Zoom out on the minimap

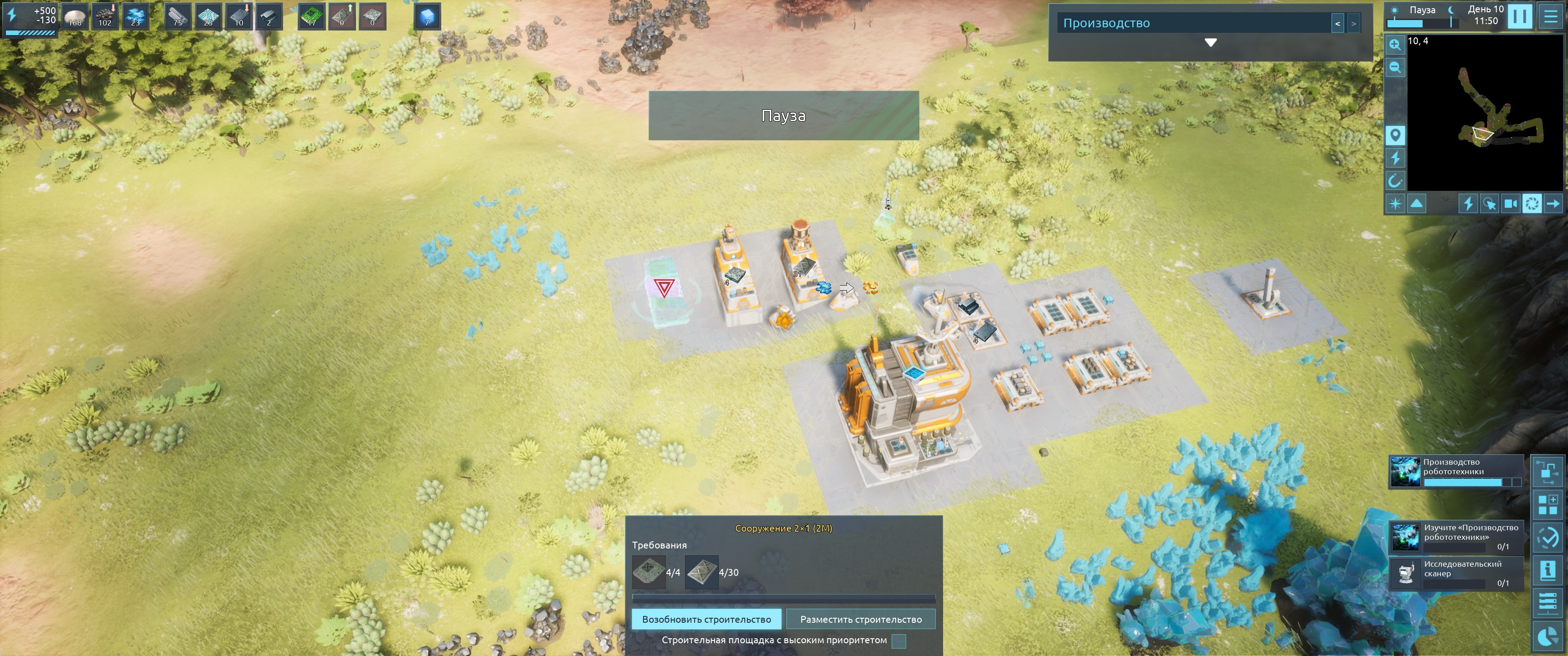(x=1395, y=67)
